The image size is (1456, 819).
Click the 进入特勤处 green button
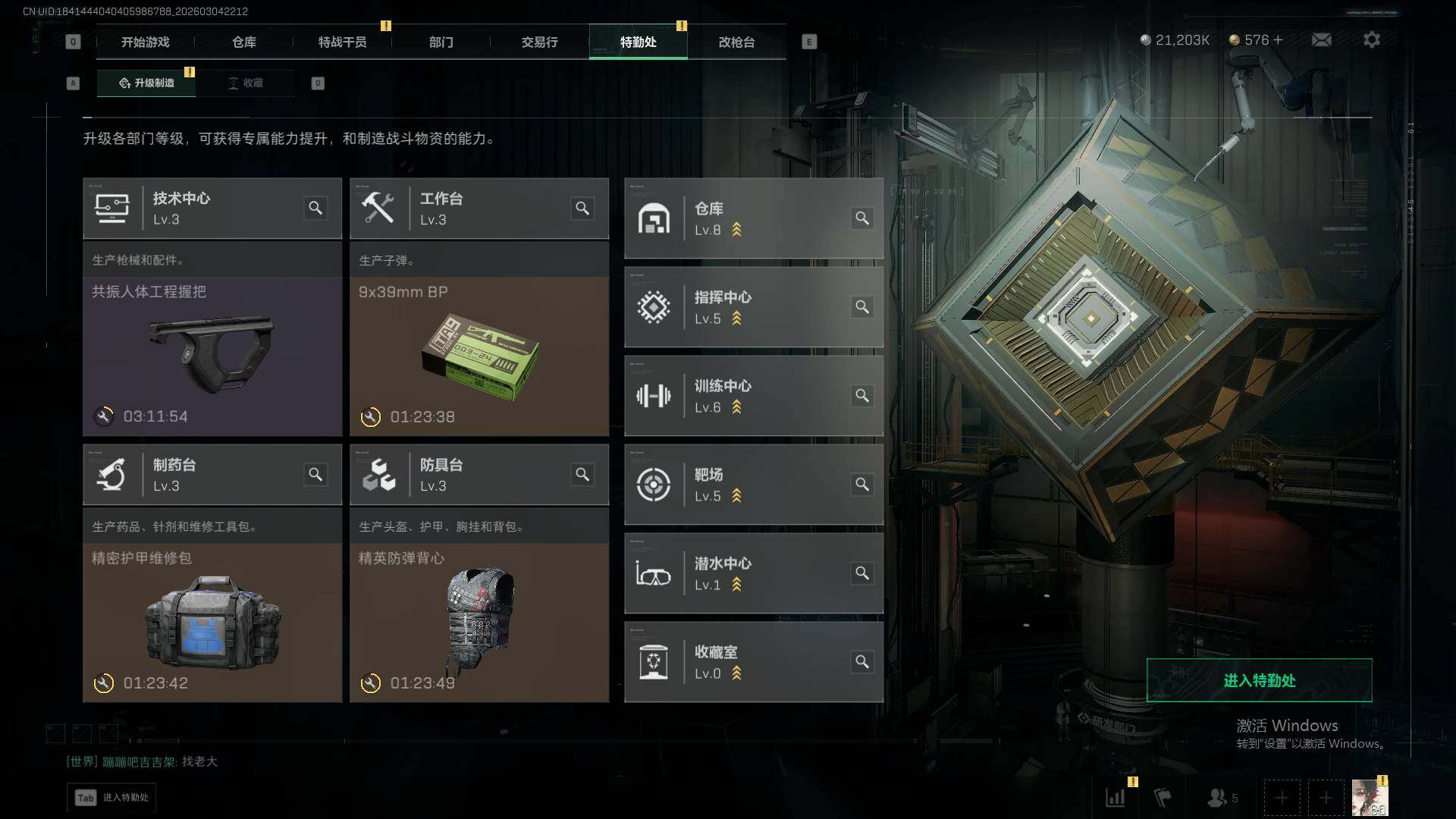pyautogui.click(x=1259, y=680)
